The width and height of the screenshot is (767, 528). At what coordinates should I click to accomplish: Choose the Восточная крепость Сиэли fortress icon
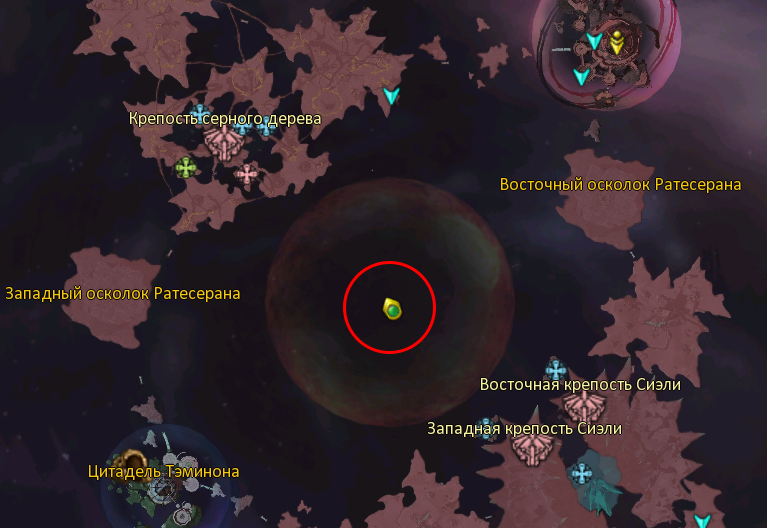[582, 405]
